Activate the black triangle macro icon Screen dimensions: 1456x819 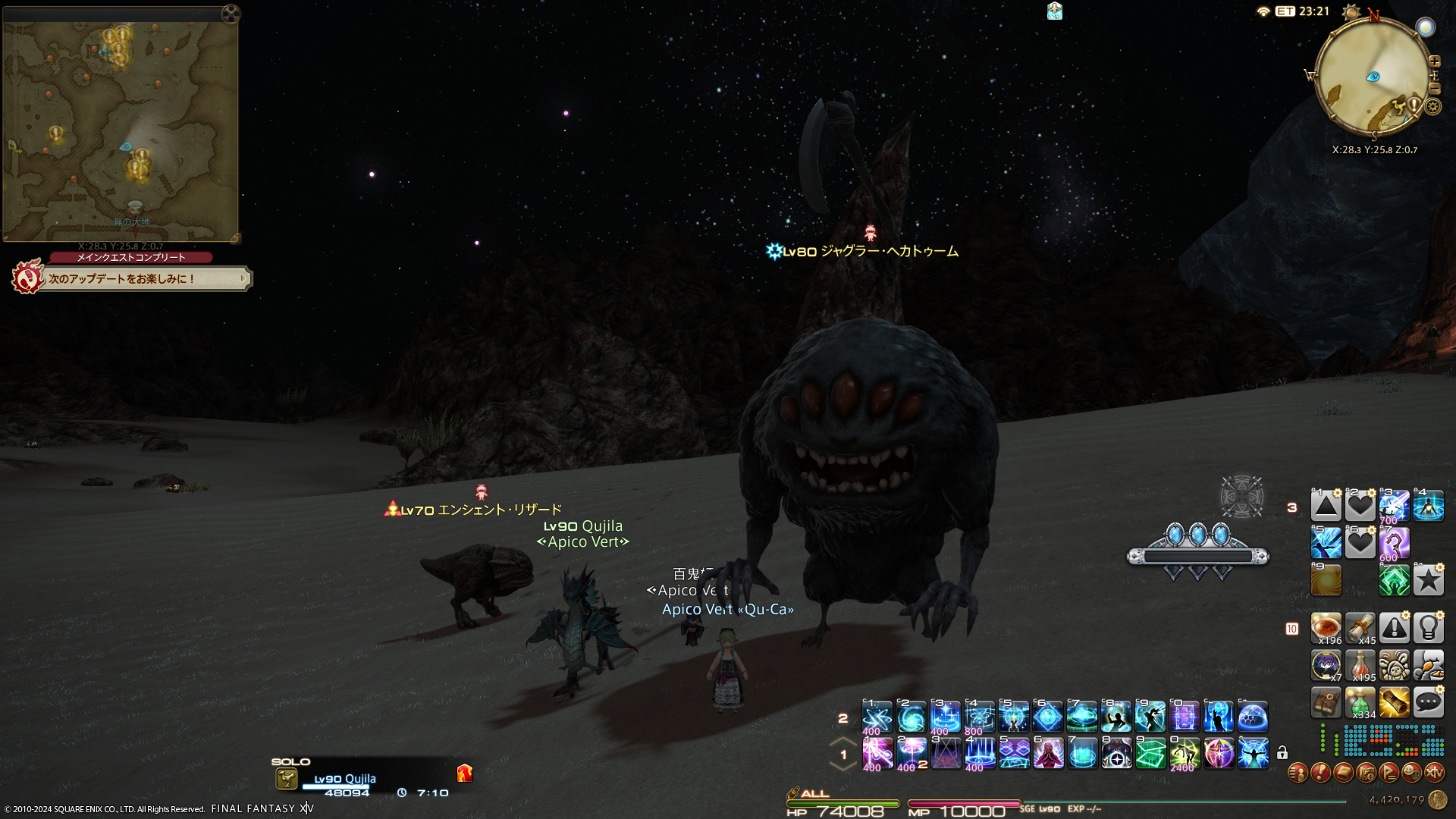[1326, 506]
